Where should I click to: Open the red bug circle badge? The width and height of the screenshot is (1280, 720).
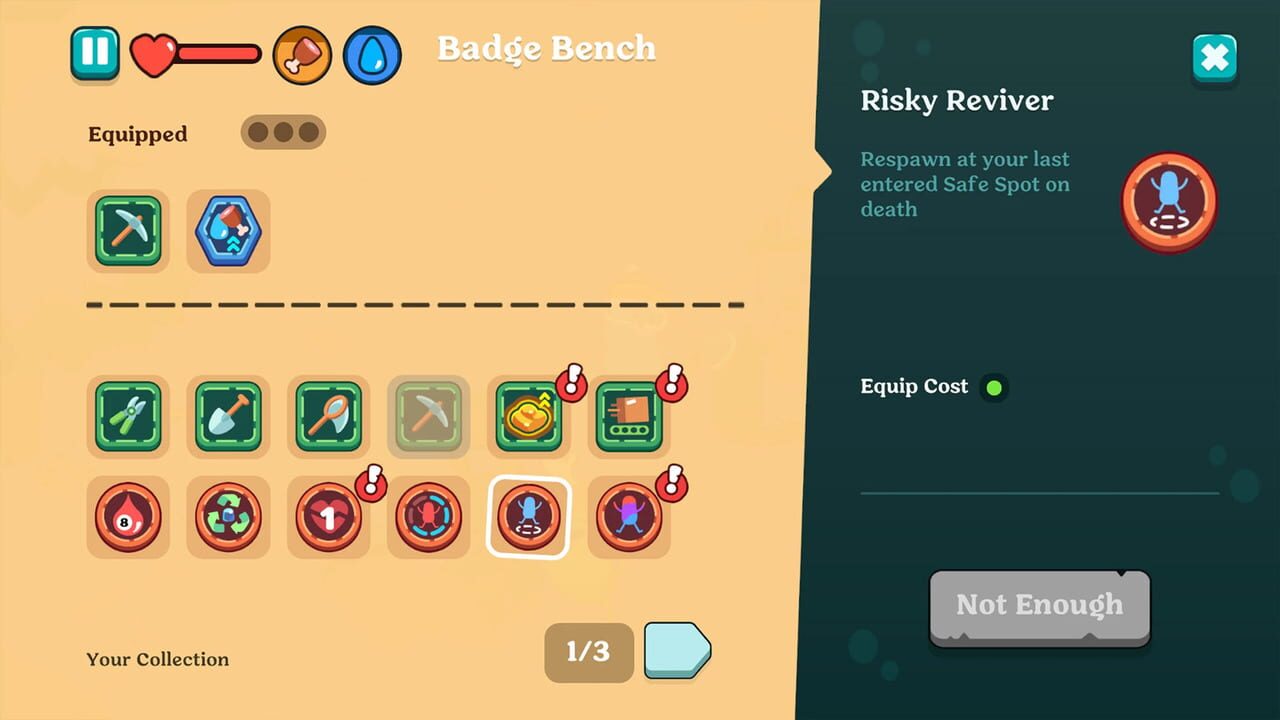428,517
